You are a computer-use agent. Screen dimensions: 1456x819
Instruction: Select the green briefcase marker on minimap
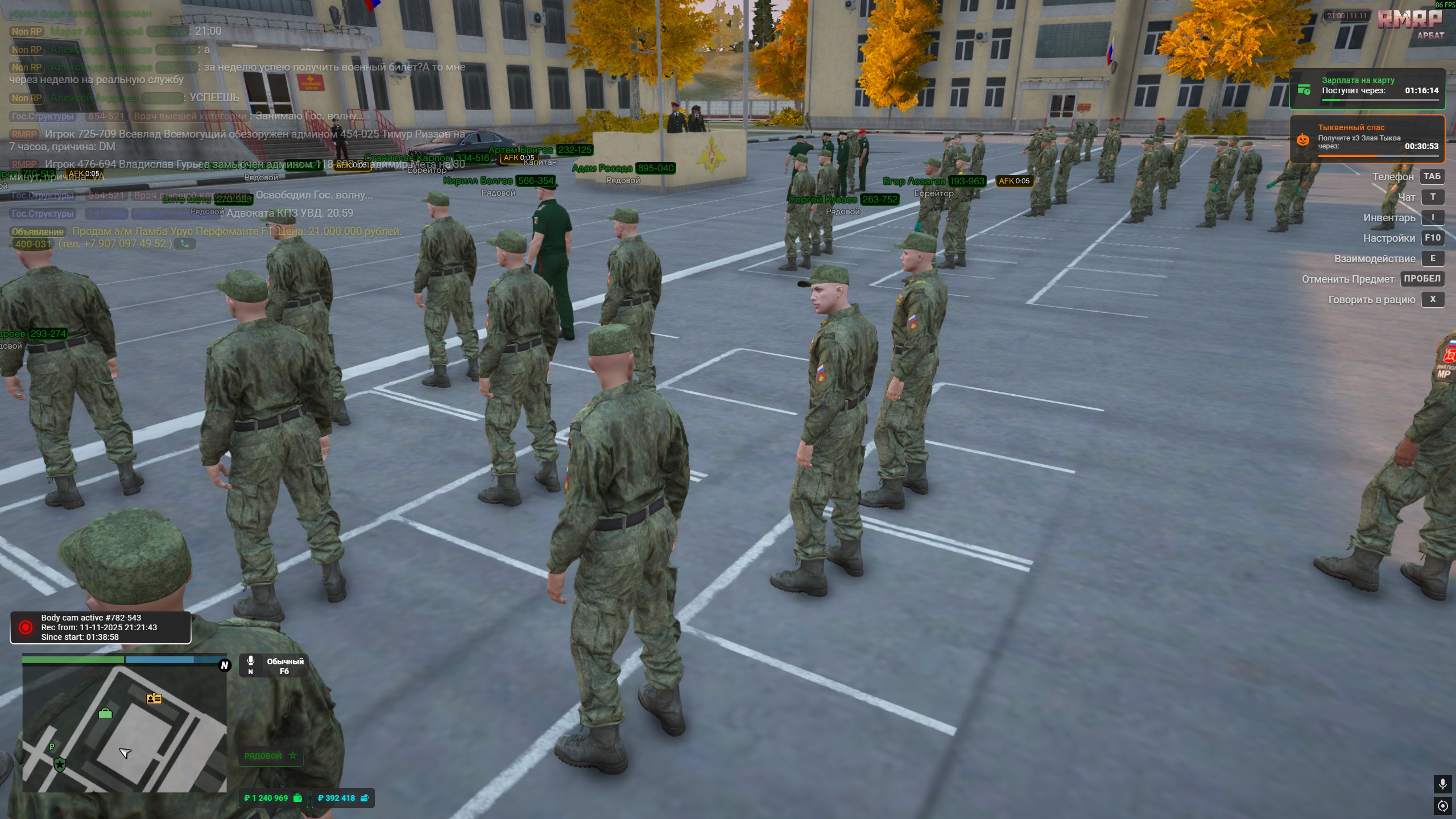105,713
